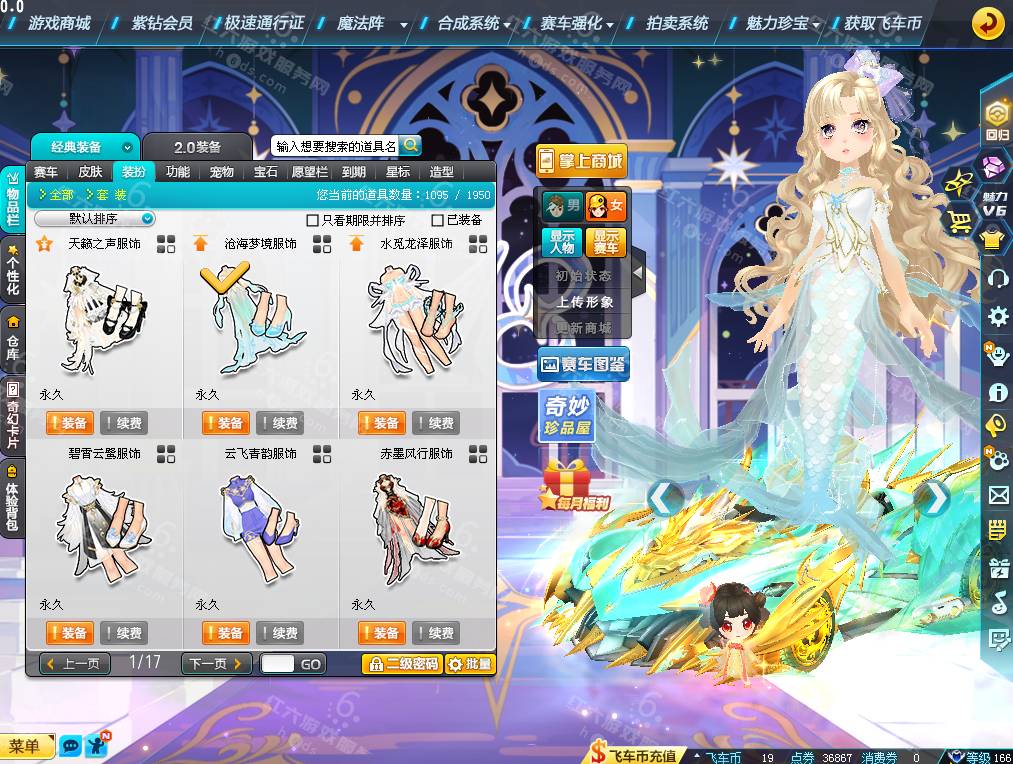The height and width of the screenshot is (764, 1013).
Task: Go to next page with 下一页
Action: 216,663
